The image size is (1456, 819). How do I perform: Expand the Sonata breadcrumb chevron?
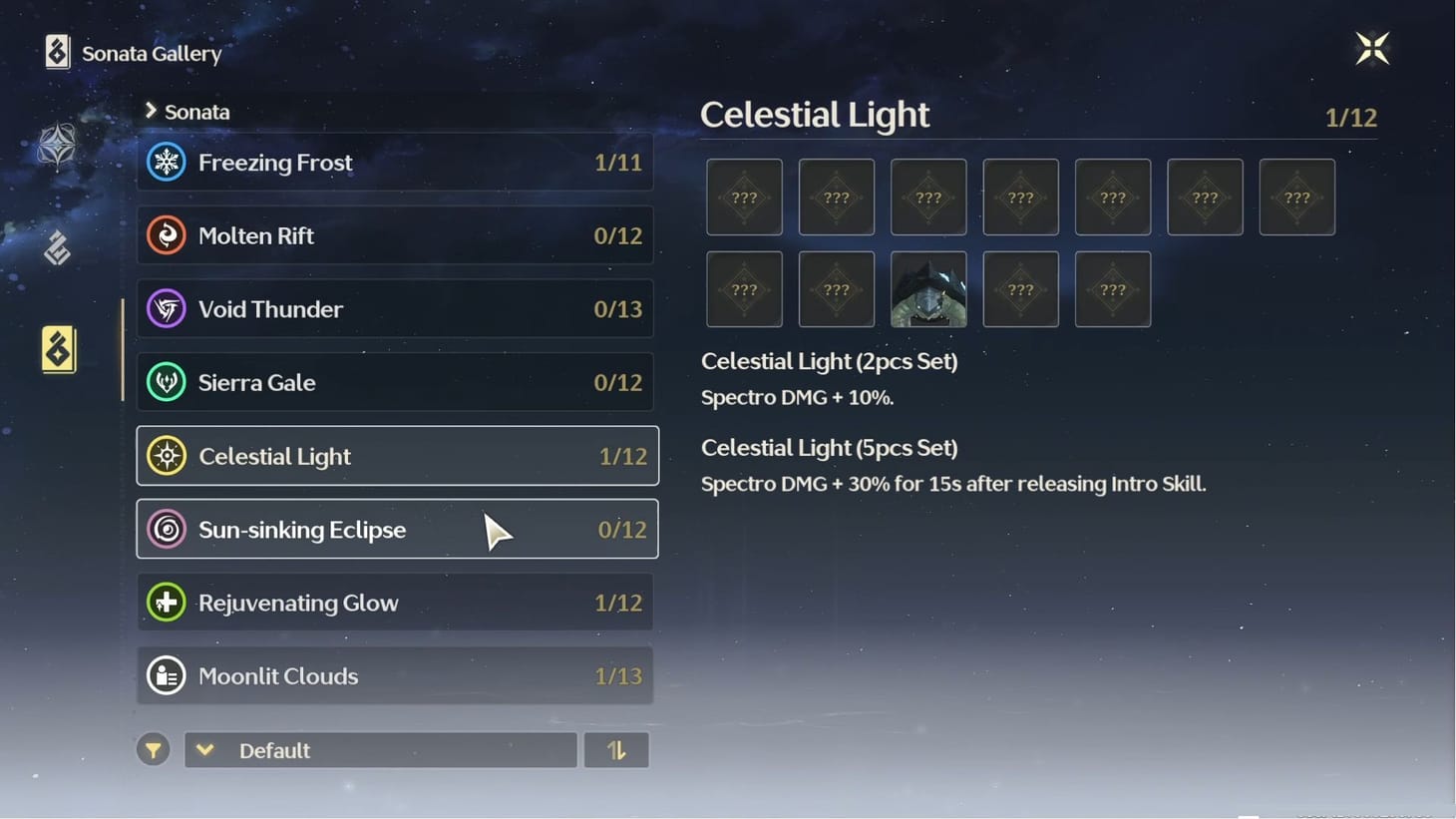152,111
